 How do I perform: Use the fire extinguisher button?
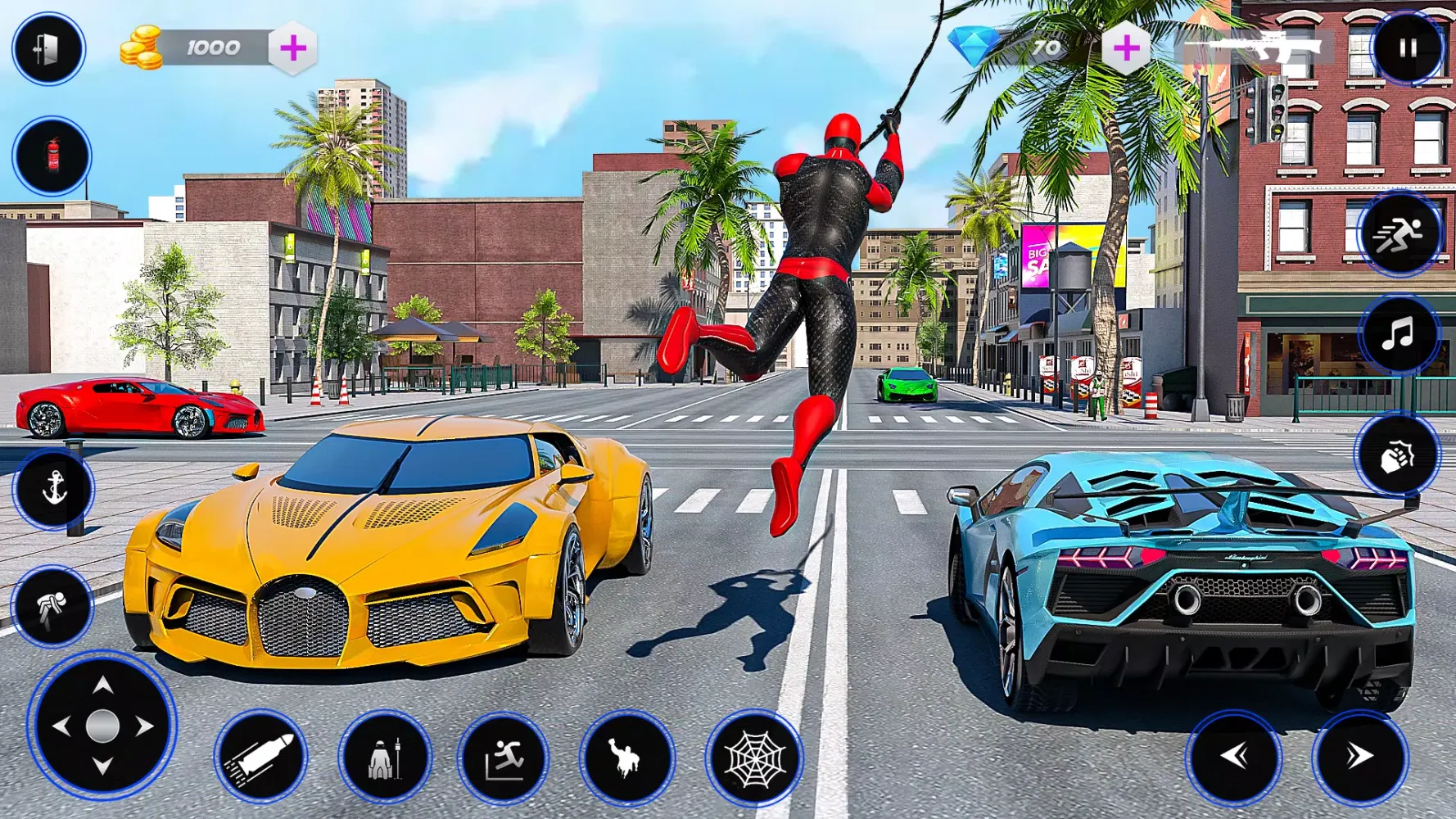52,156
